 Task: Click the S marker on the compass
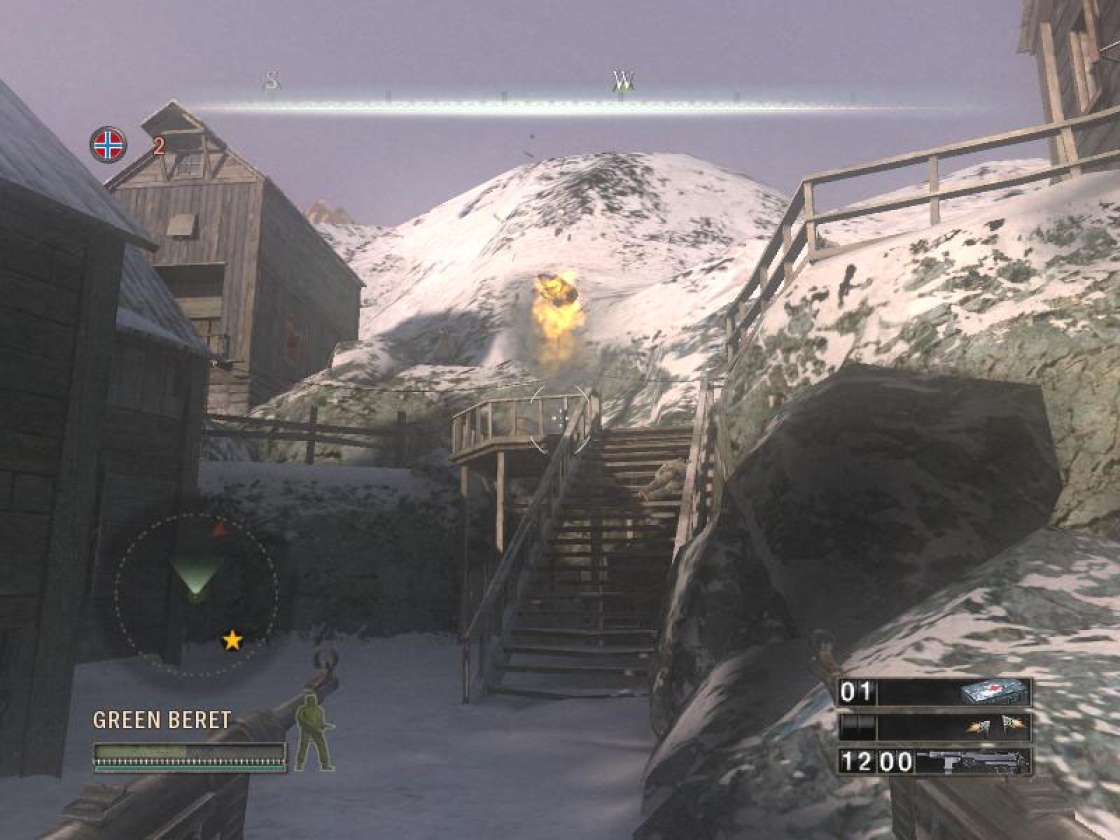[x=271, y=81]
